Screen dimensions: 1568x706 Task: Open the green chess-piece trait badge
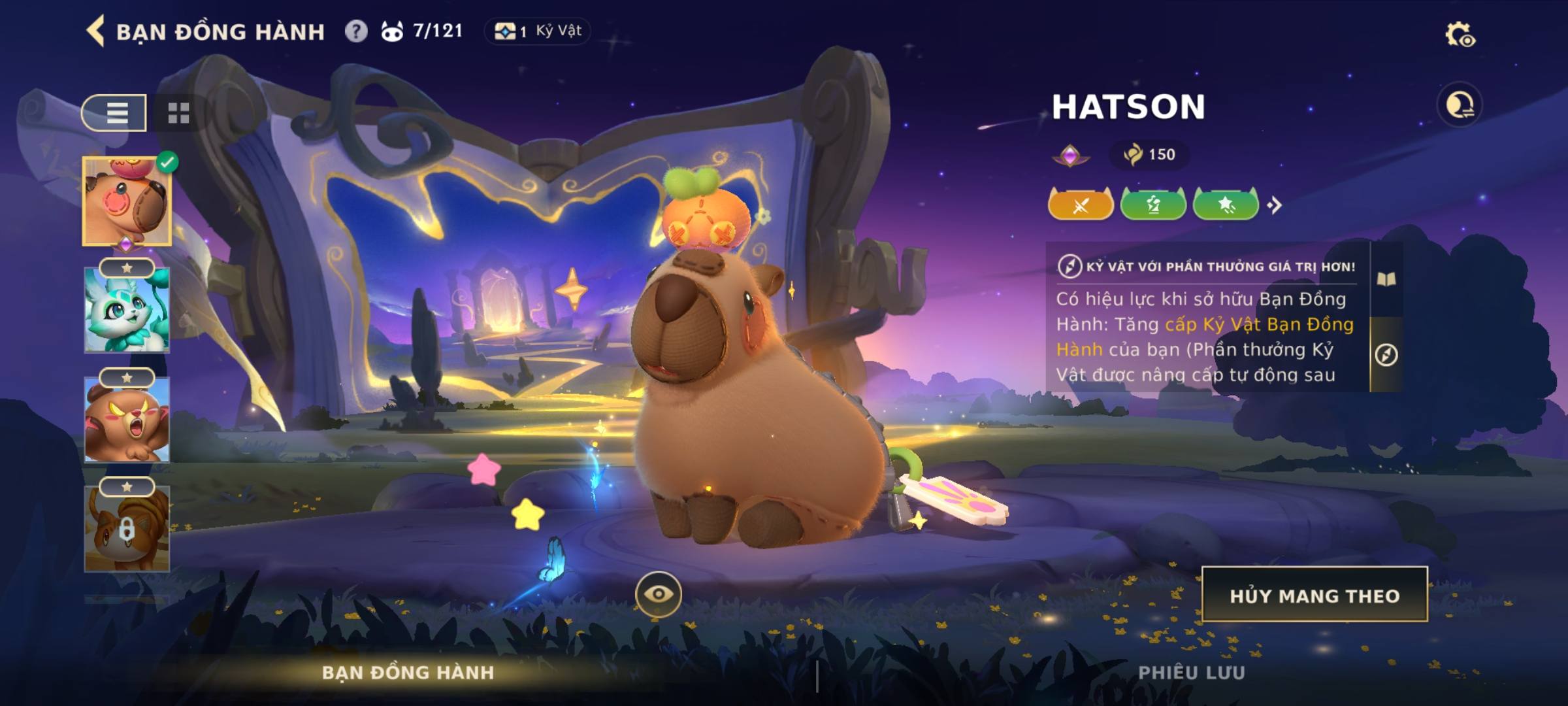point(1153,205)
